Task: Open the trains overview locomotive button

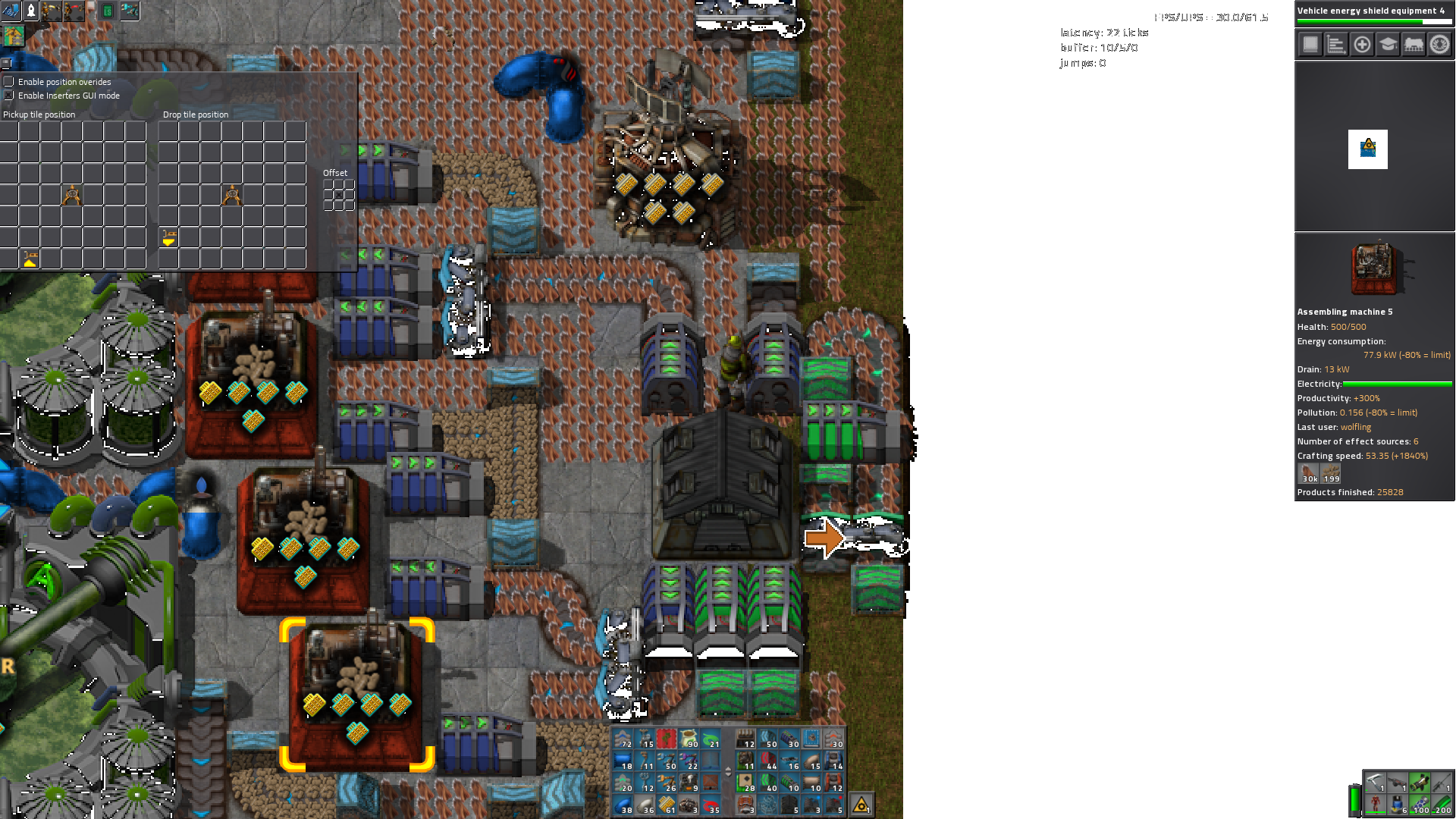Action: click(1414, 45)
